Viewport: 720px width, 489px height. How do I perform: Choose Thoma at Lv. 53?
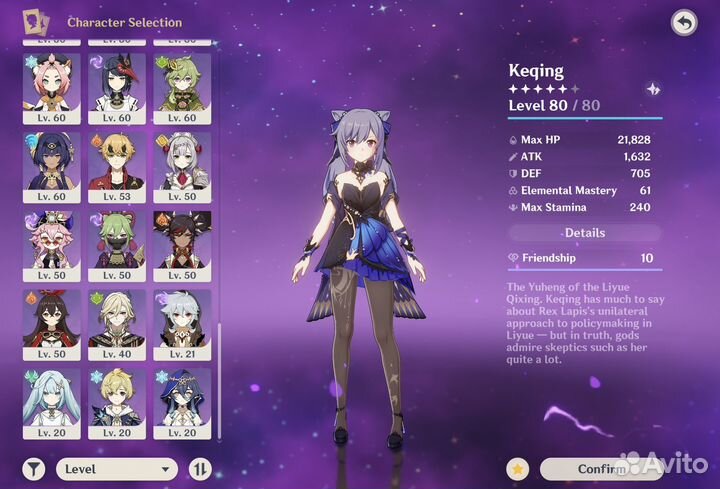[x=116, y=166]
